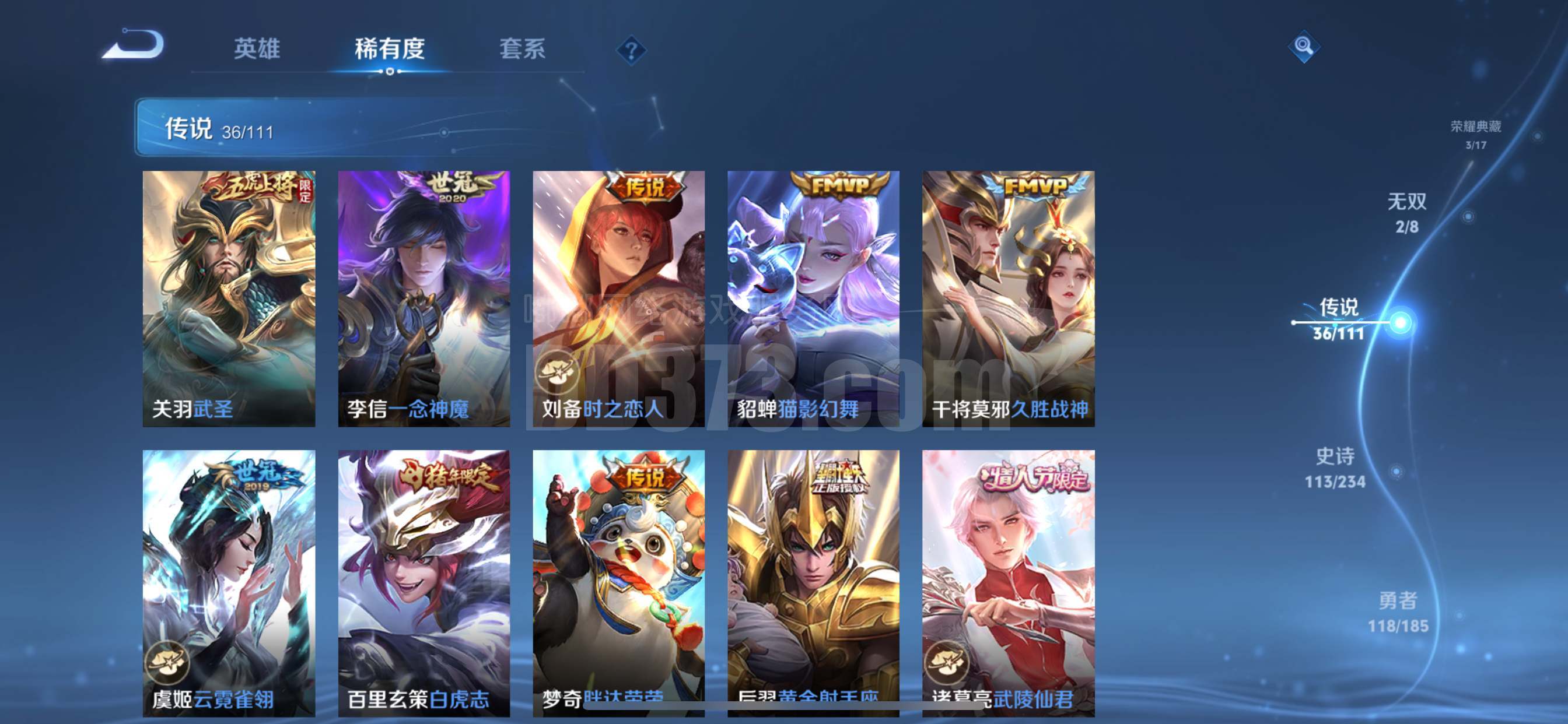Select the 稀有度 tab
This screenshot has width=1568, height=724.
pos(390,48)
